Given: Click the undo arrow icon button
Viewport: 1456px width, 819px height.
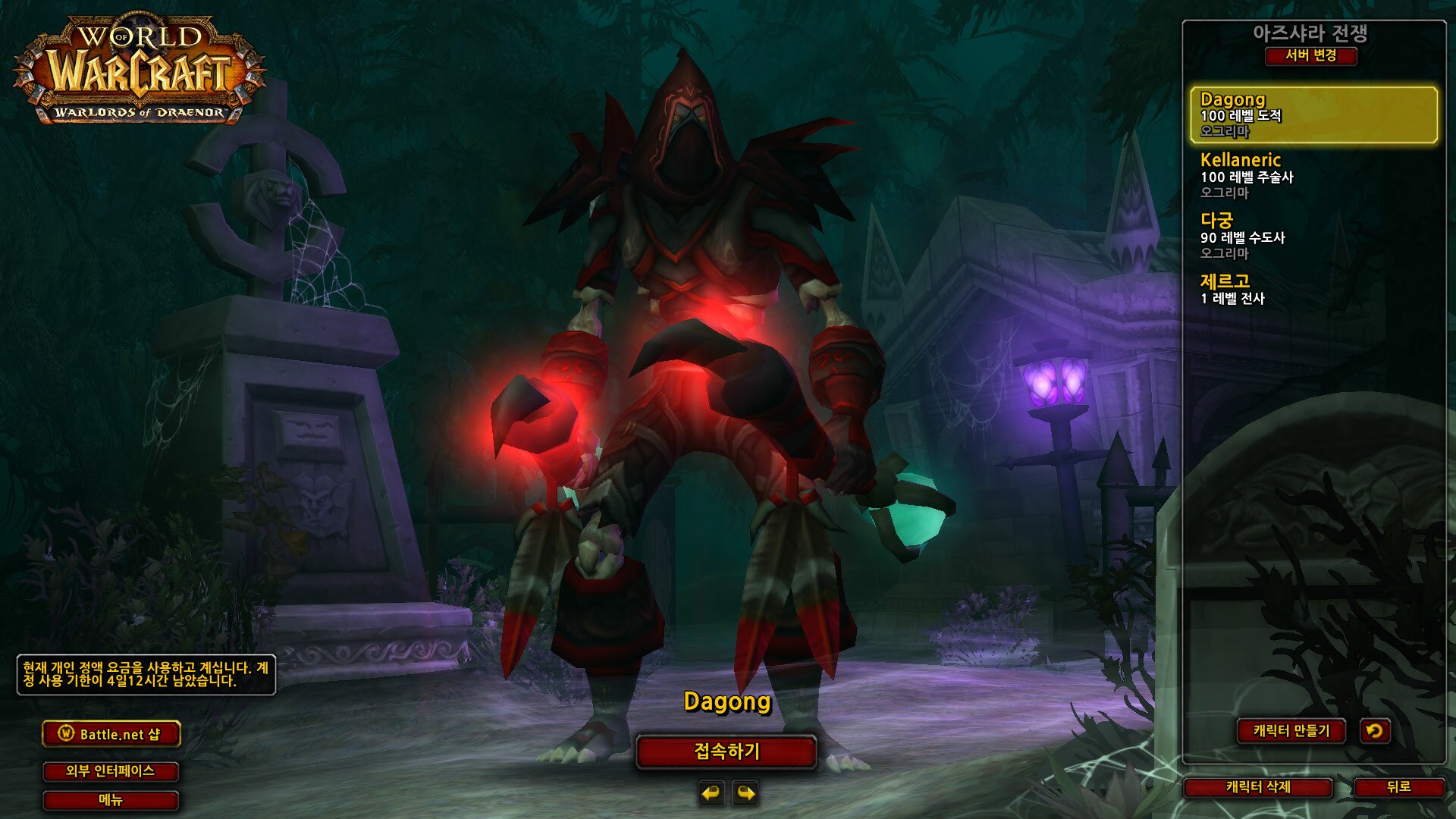Looking at the screenshot, I should pyautogui.click(x=1374, y=731).
